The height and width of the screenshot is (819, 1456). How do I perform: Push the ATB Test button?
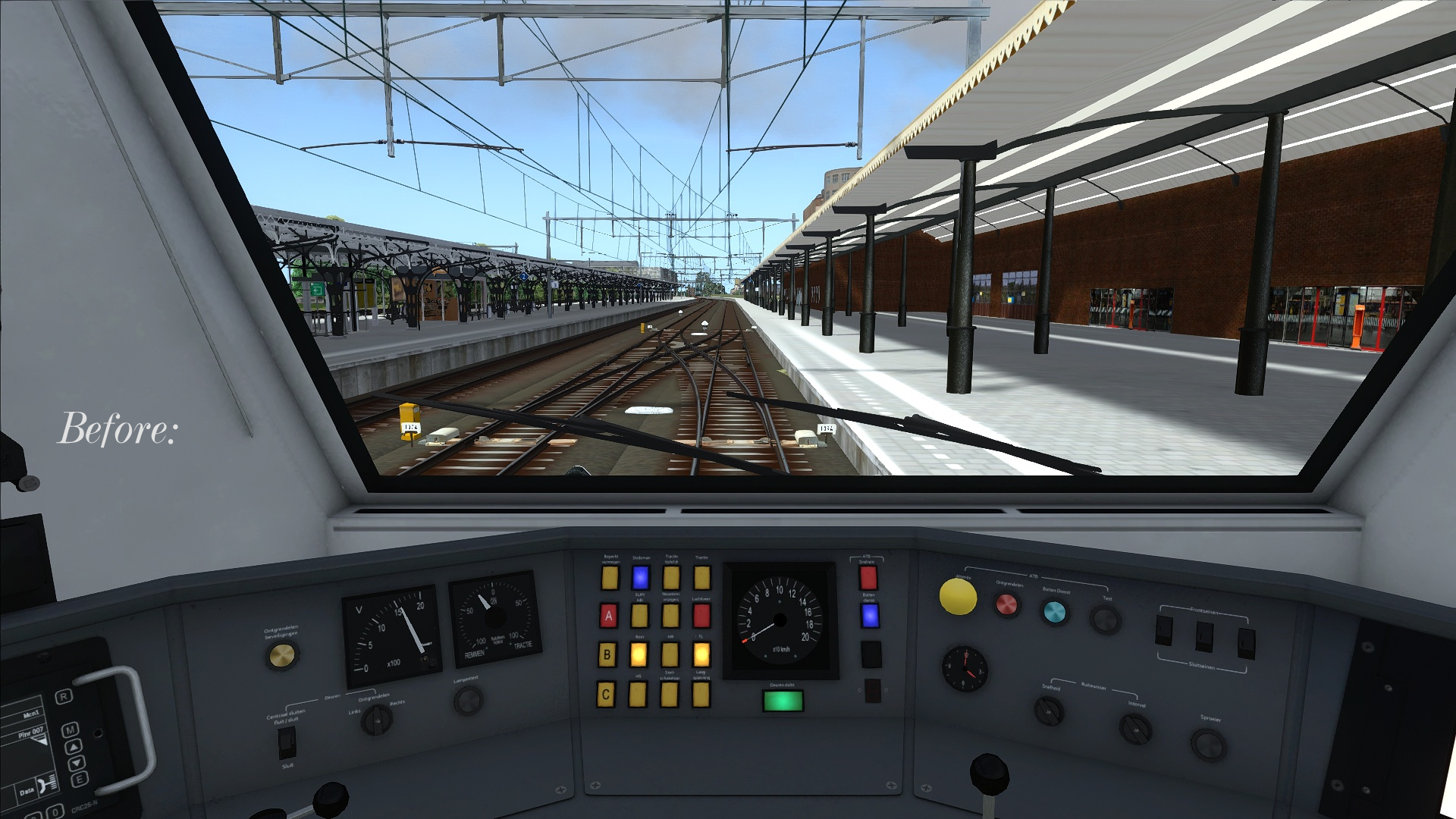coord(1104,620)
